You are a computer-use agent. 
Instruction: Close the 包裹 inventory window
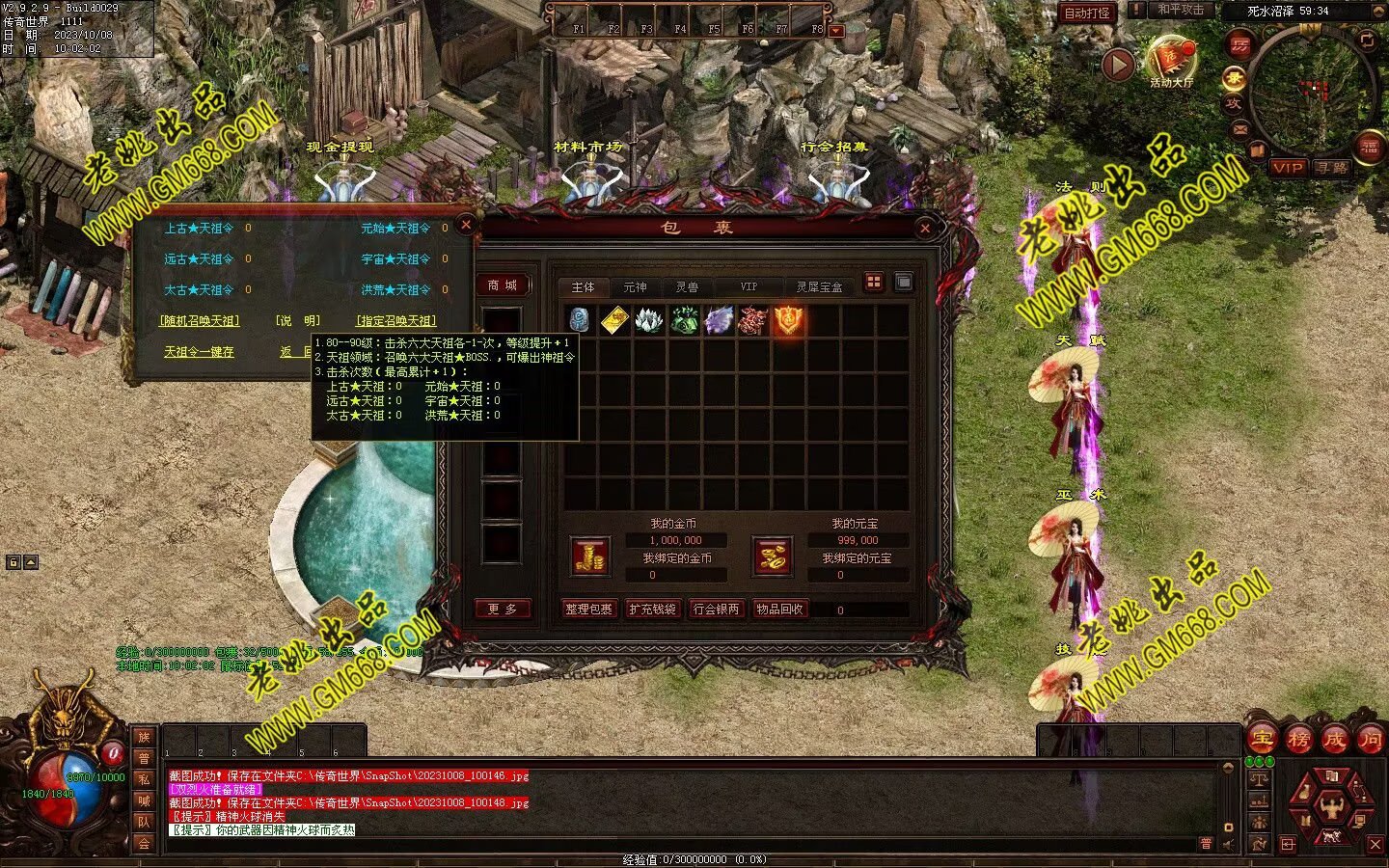pyautogui.click(x=925, y=229)
